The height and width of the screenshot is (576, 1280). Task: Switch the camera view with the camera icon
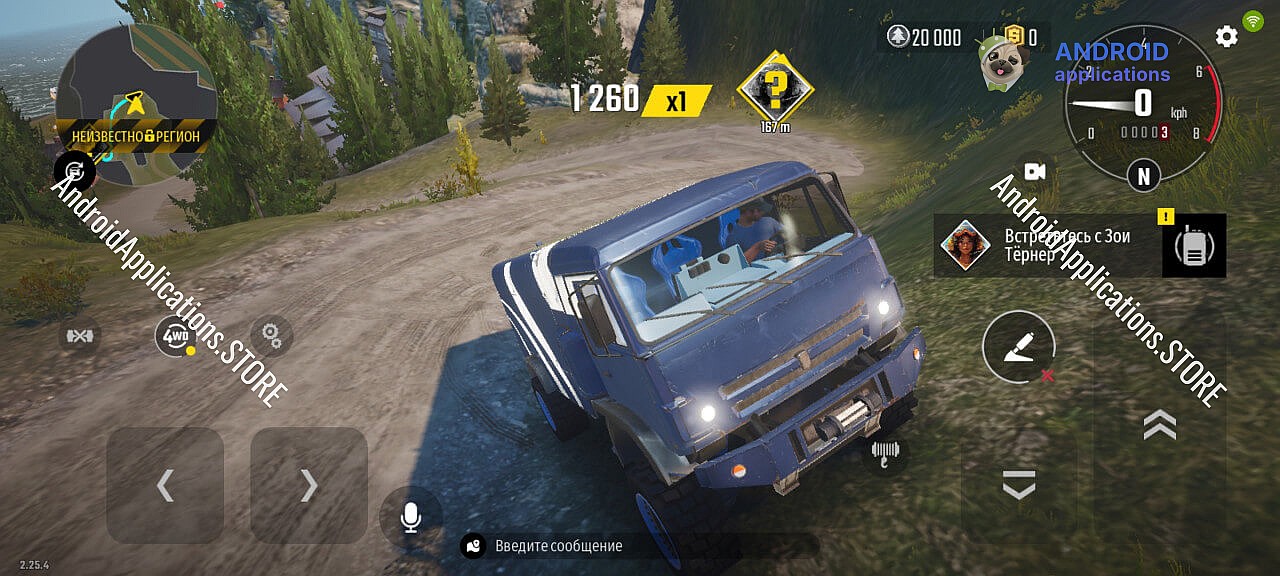click(1034, 172)
